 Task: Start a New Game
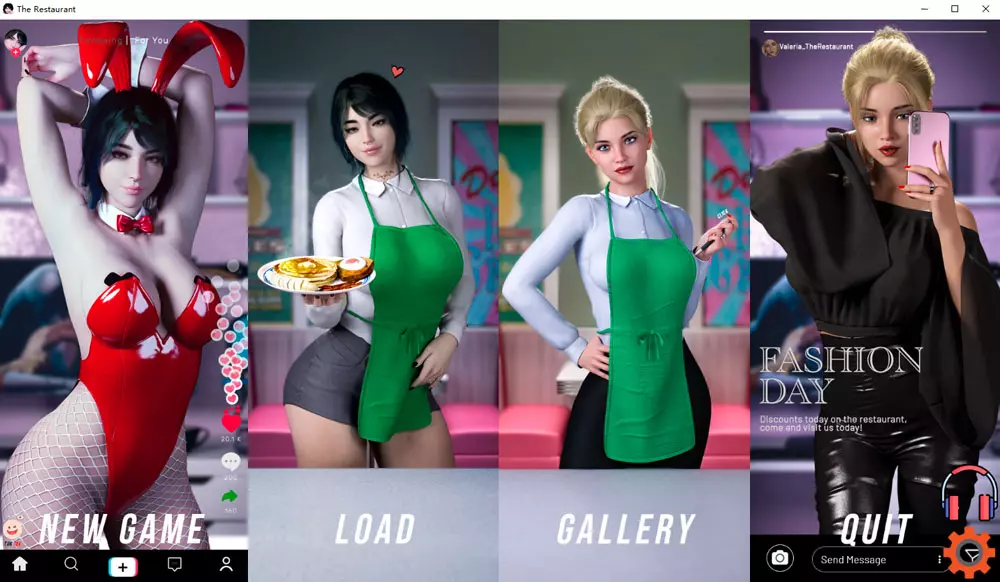123,529
